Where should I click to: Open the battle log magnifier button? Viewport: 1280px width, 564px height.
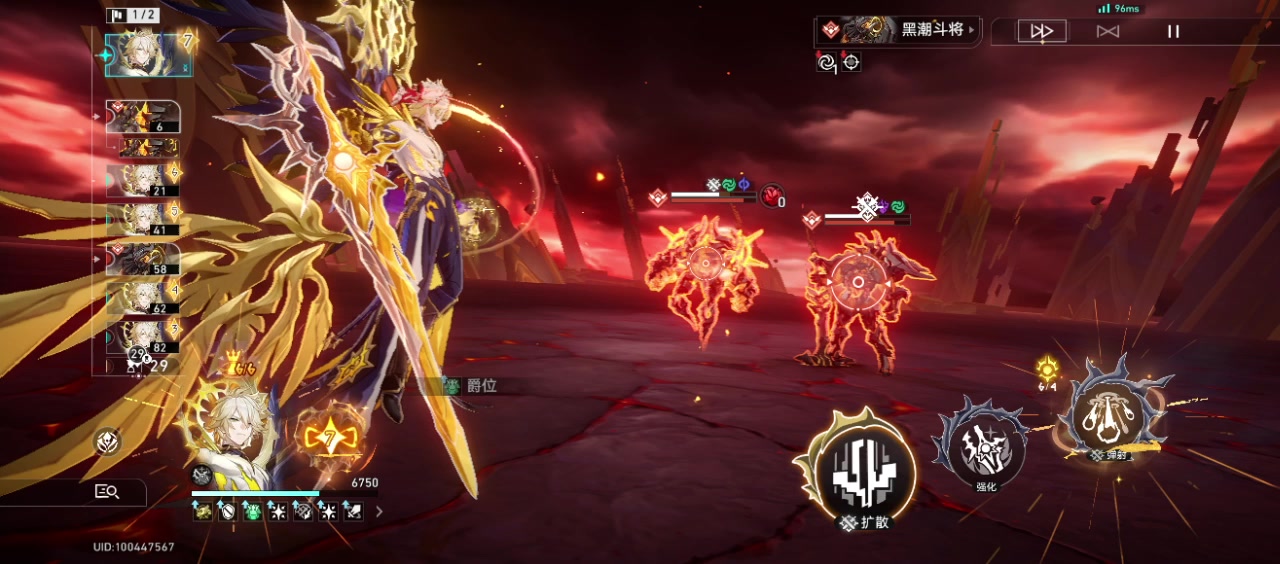click(108, 491)
